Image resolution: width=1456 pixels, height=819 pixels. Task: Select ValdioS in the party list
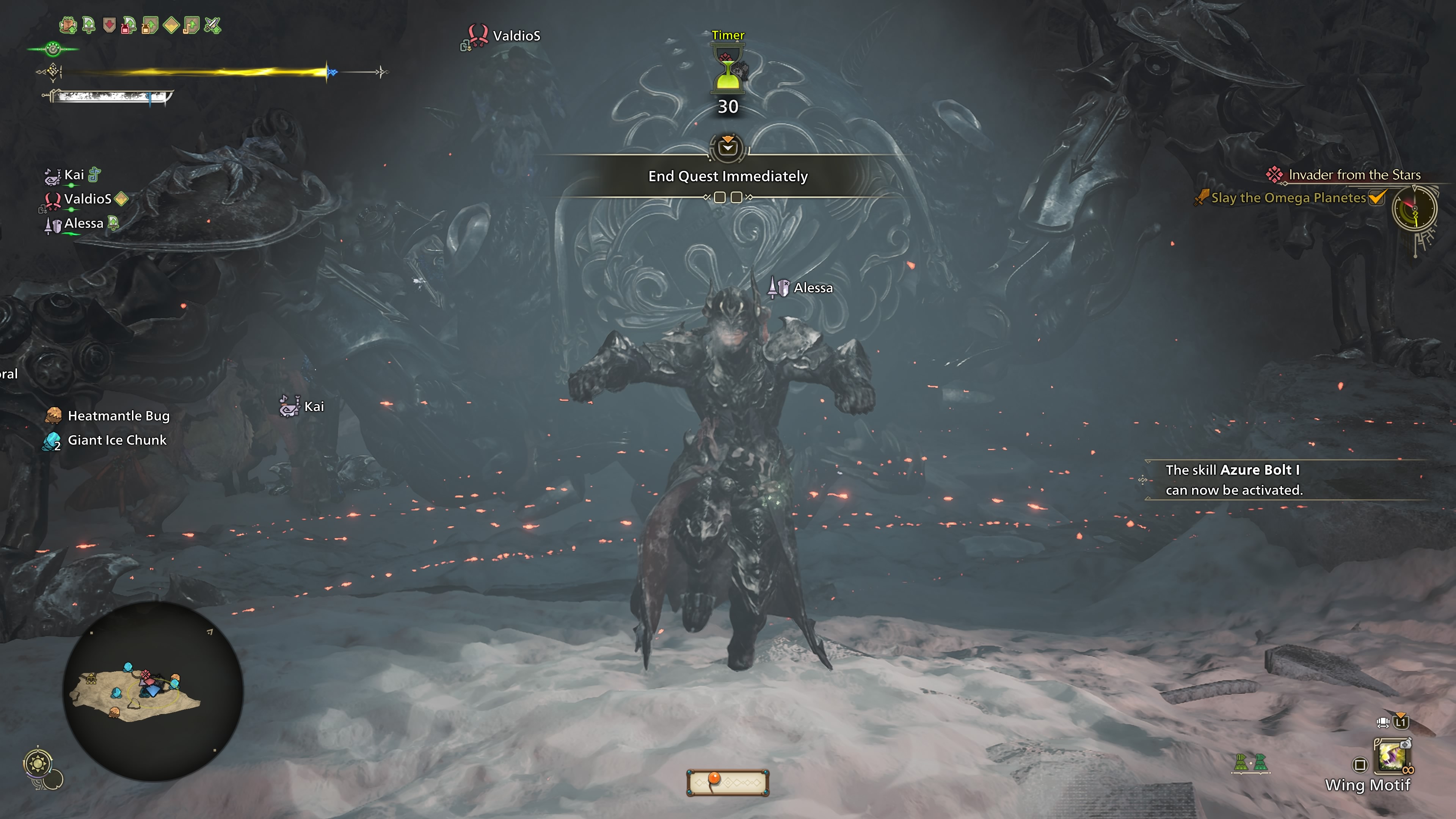coord(87,199)
